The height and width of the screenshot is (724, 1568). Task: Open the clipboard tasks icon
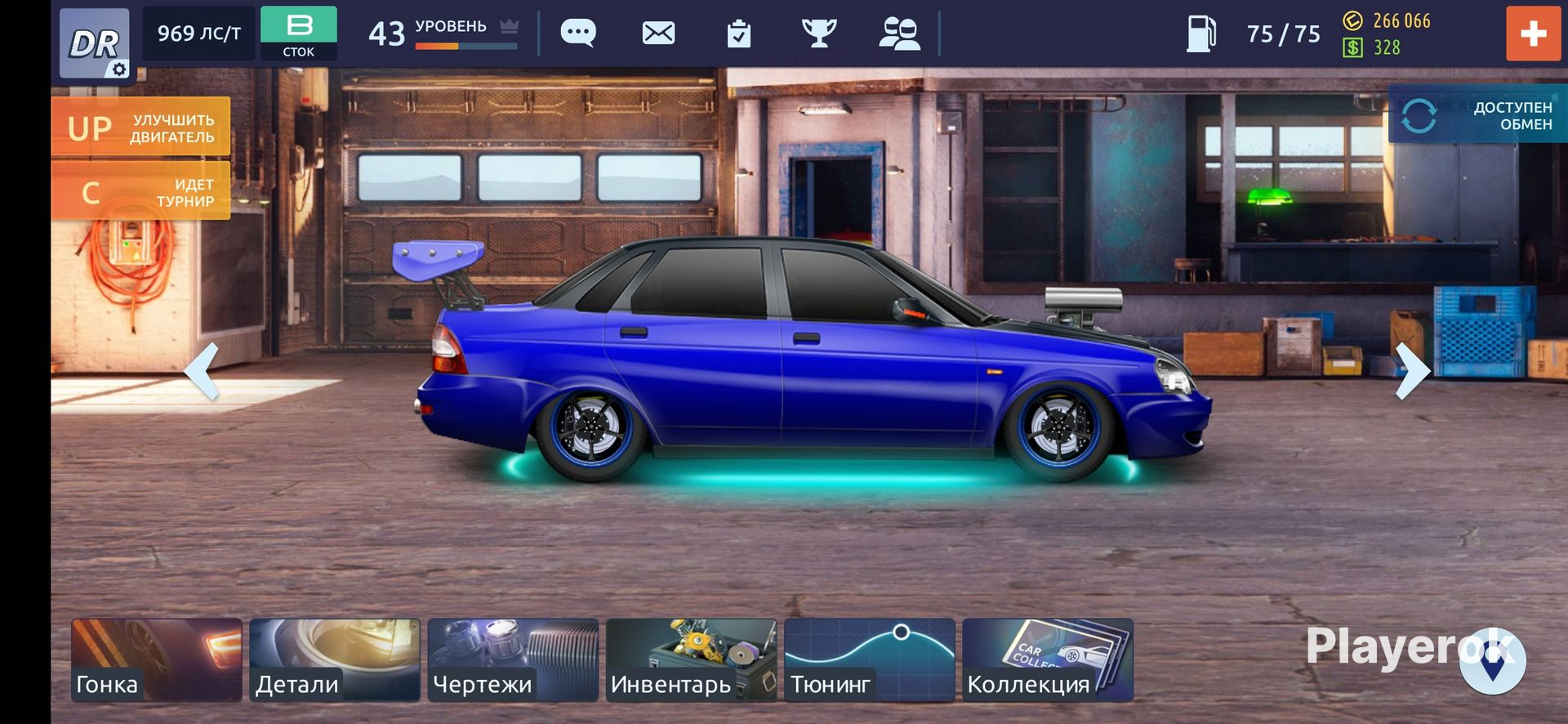coord(738,34)
